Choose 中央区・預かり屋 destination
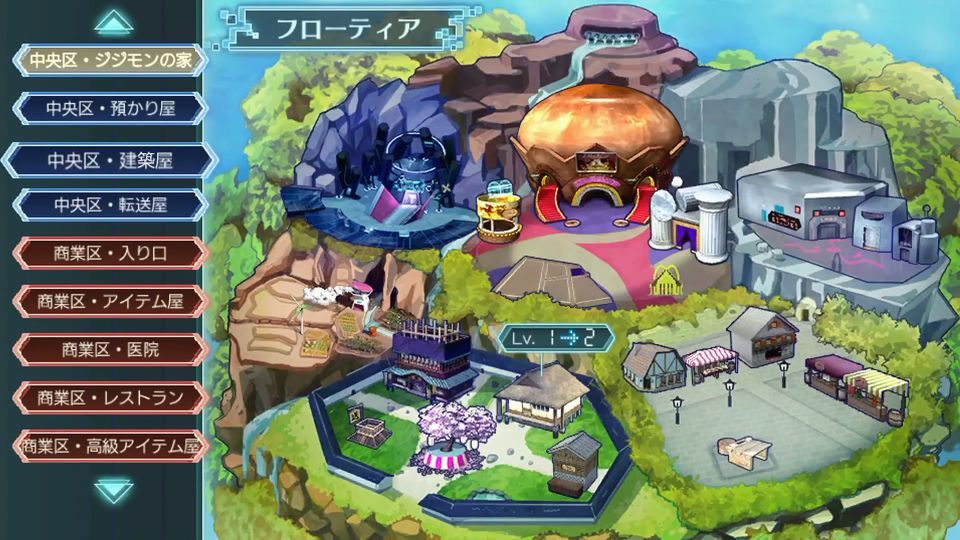960x540 pixels. pos(110,108)
